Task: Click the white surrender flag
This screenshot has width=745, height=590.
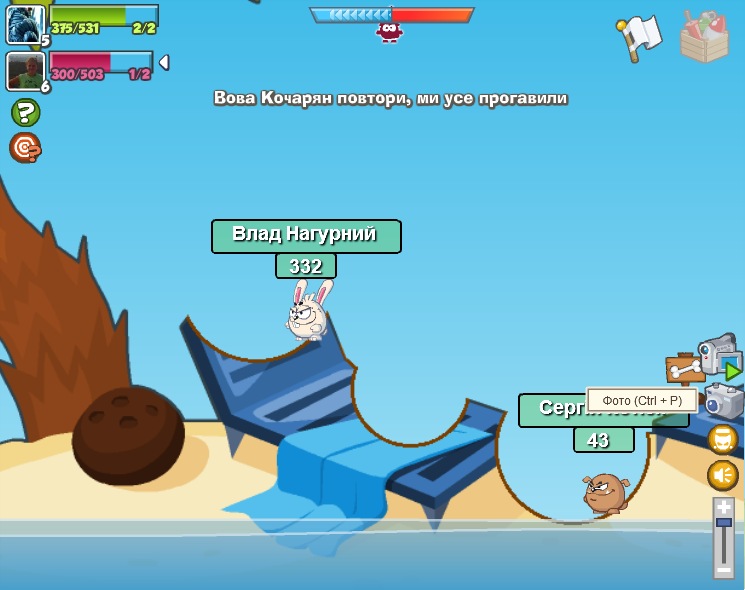Action: (x=640, y=36)
